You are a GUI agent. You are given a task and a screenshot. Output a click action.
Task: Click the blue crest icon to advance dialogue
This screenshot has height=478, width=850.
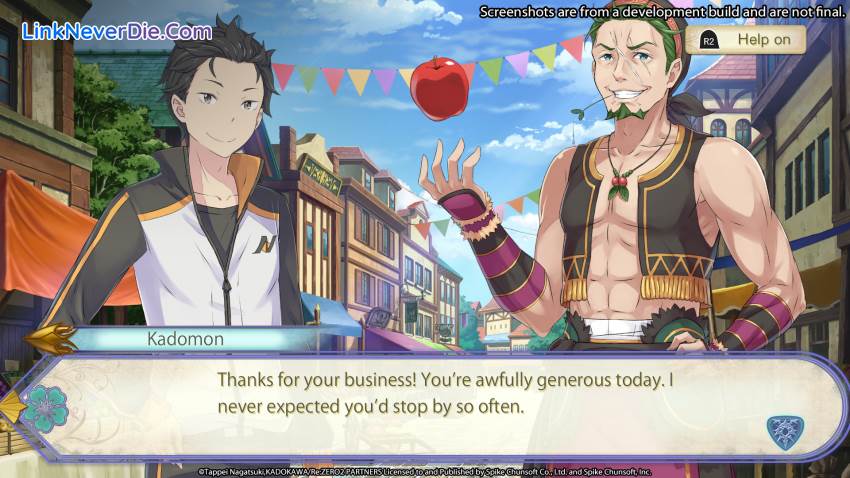pyautogui.click(x=783, y=432)
